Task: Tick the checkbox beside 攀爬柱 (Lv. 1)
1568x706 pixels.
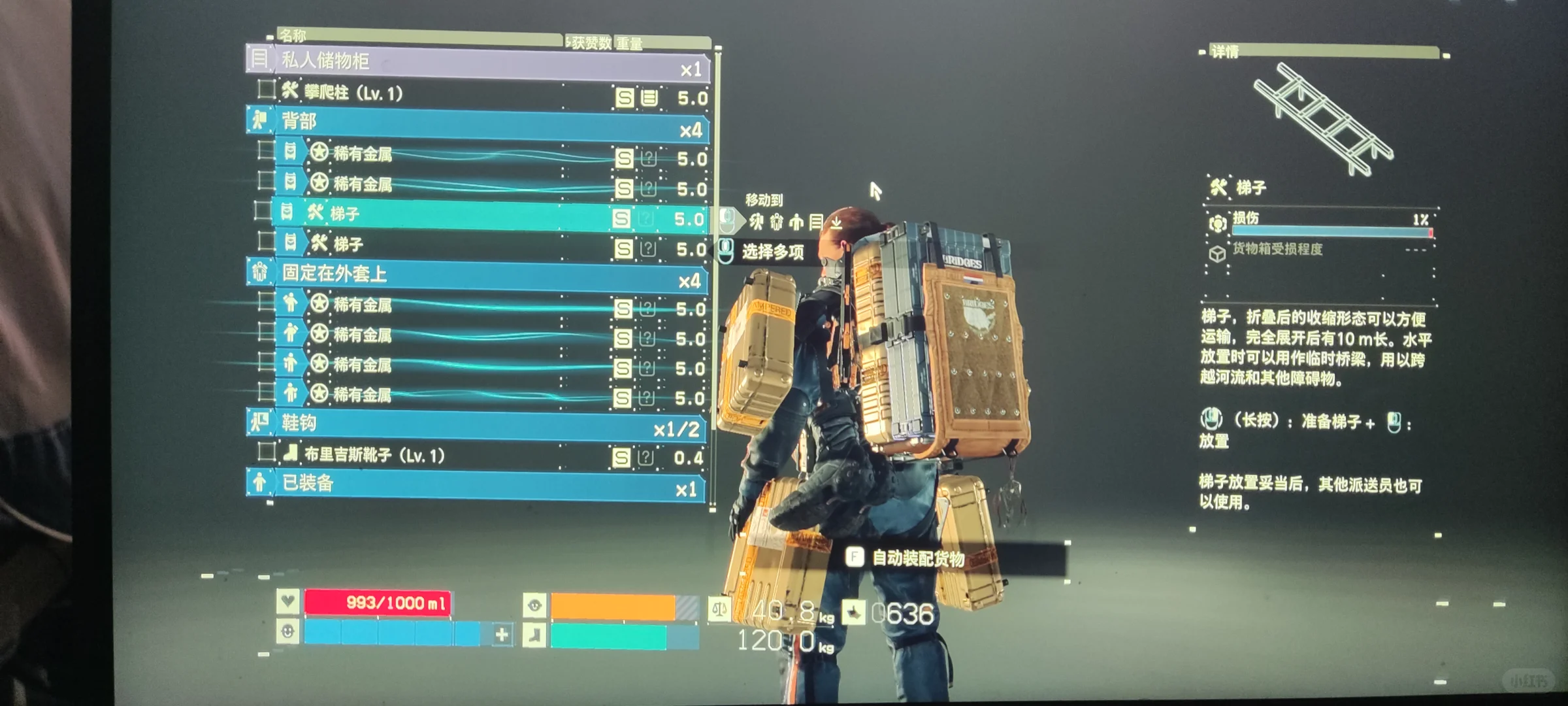Action: (266, 90)
